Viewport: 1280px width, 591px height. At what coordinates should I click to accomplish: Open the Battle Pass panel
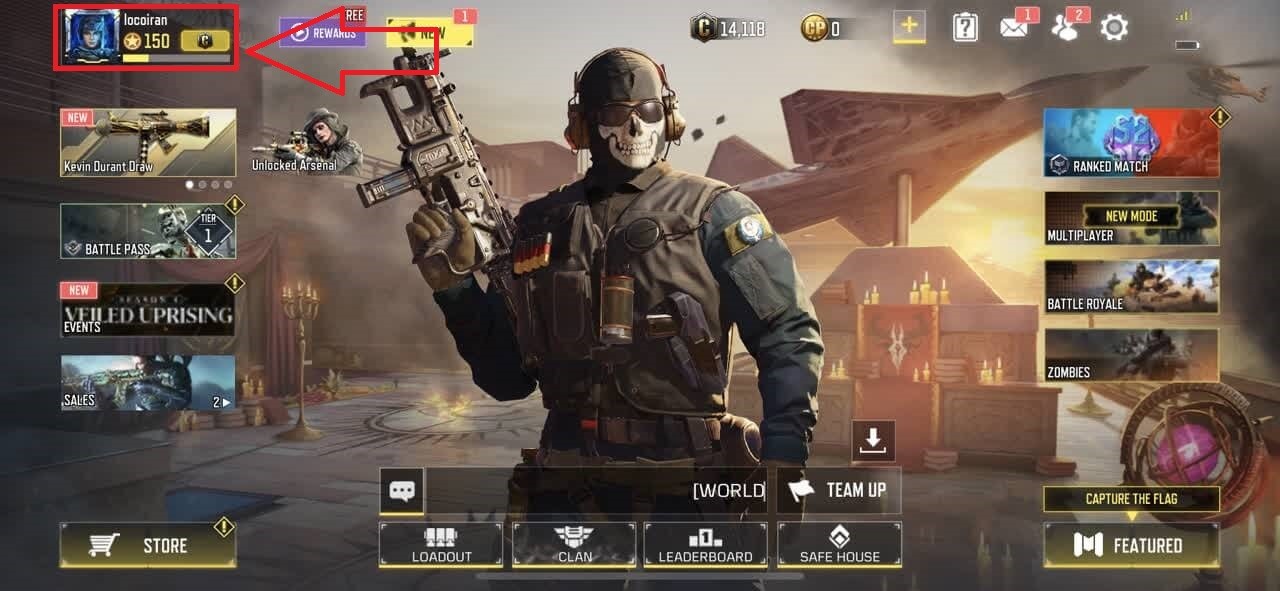pyautogui.click(x=148, y=232)
